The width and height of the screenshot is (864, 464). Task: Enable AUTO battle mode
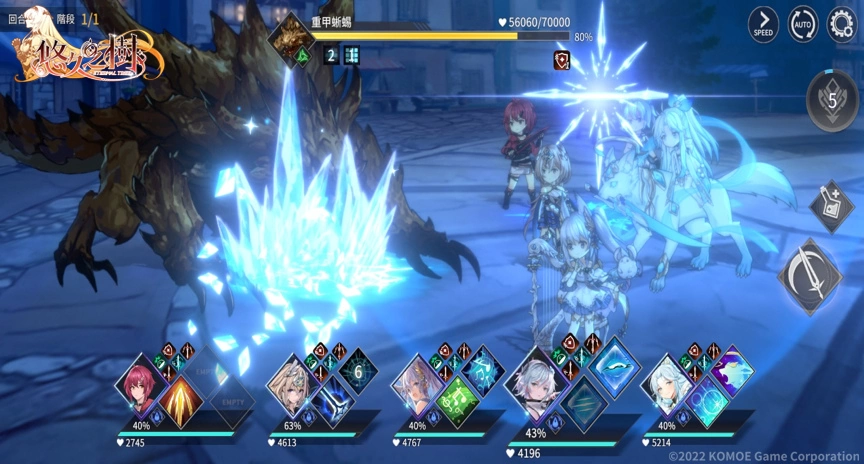point(803,23)
